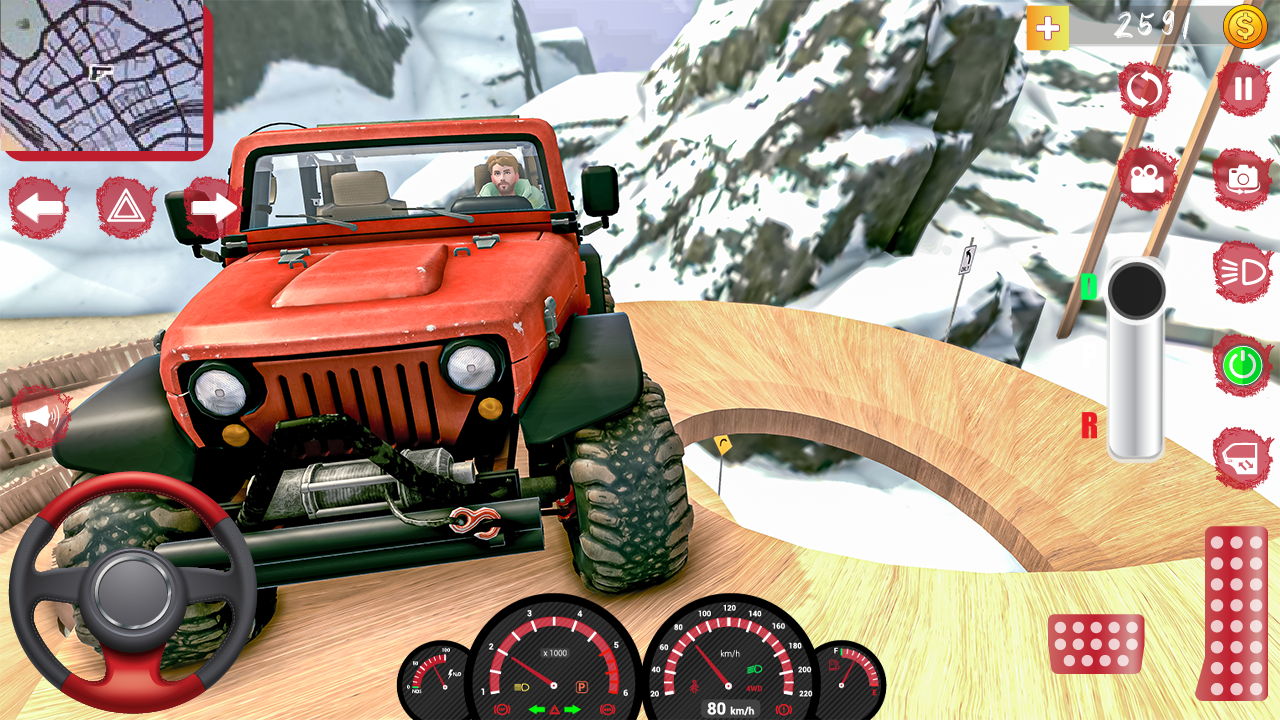Take a photo with the camera icon

[x=1240, y=180]
